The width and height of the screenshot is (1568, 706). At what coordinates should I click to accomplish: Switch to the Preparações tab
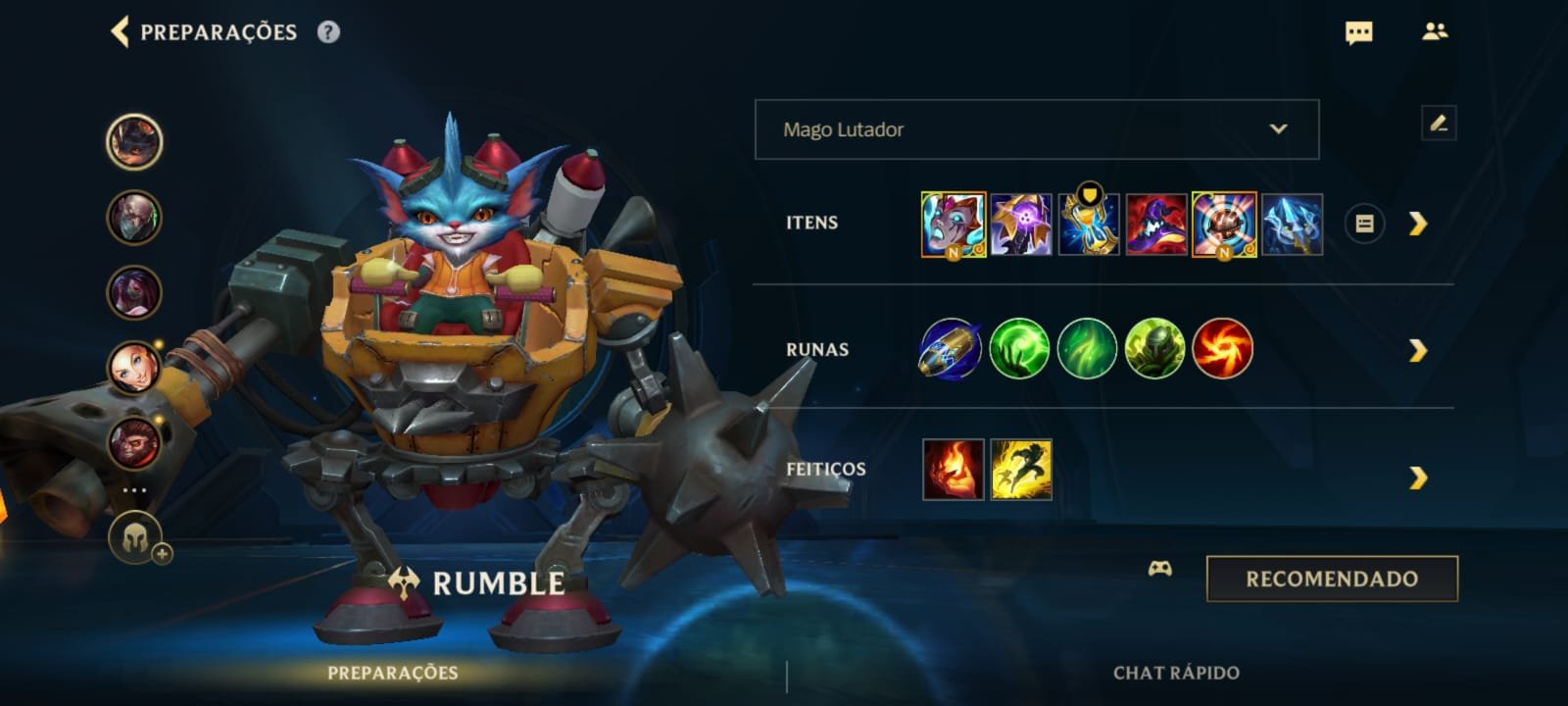392,673
